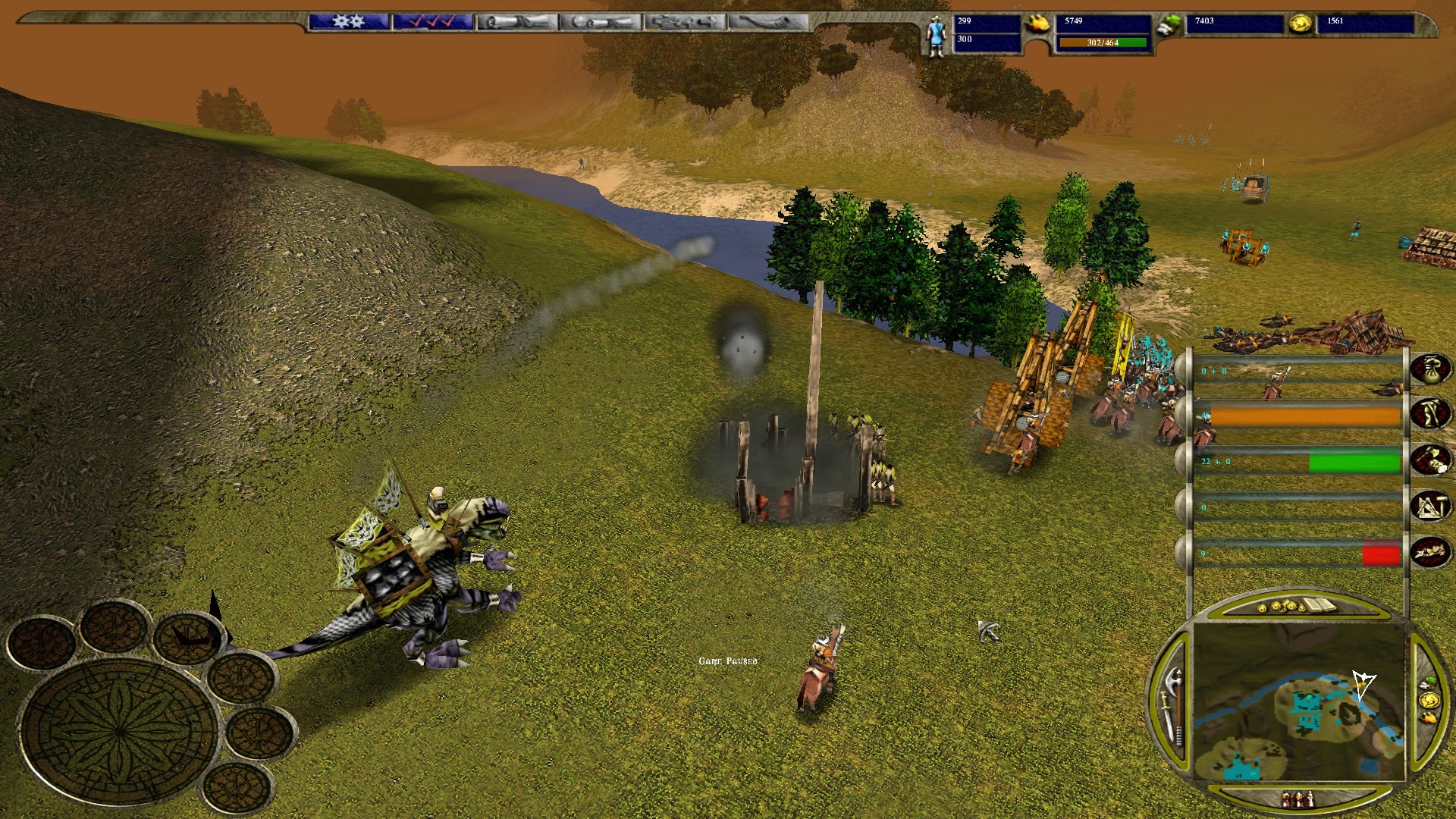Select the money sack icon
1456x819 pixels.
pos(1430,369)
